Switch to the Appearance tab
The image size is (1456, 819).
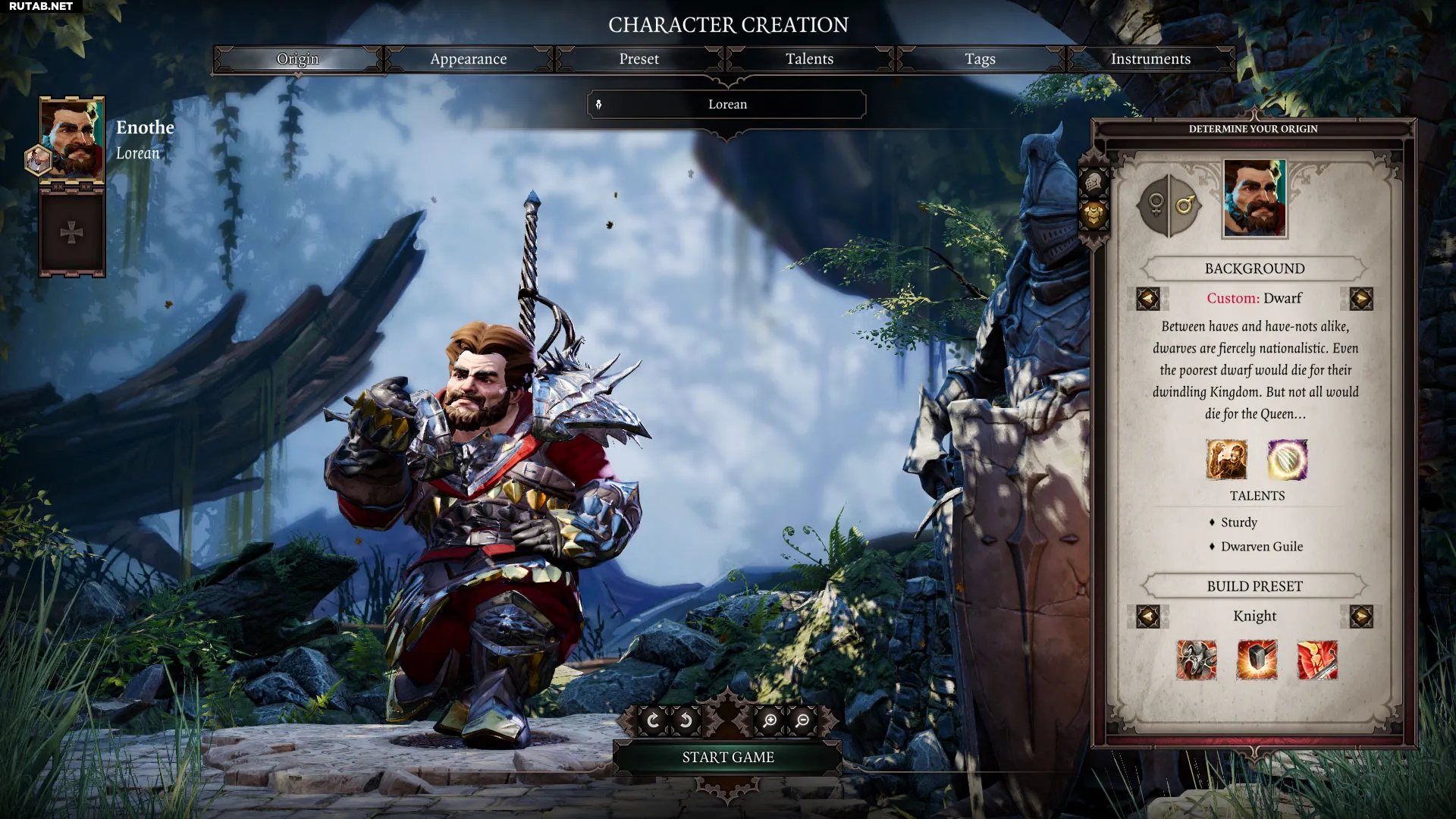(468, 59)
